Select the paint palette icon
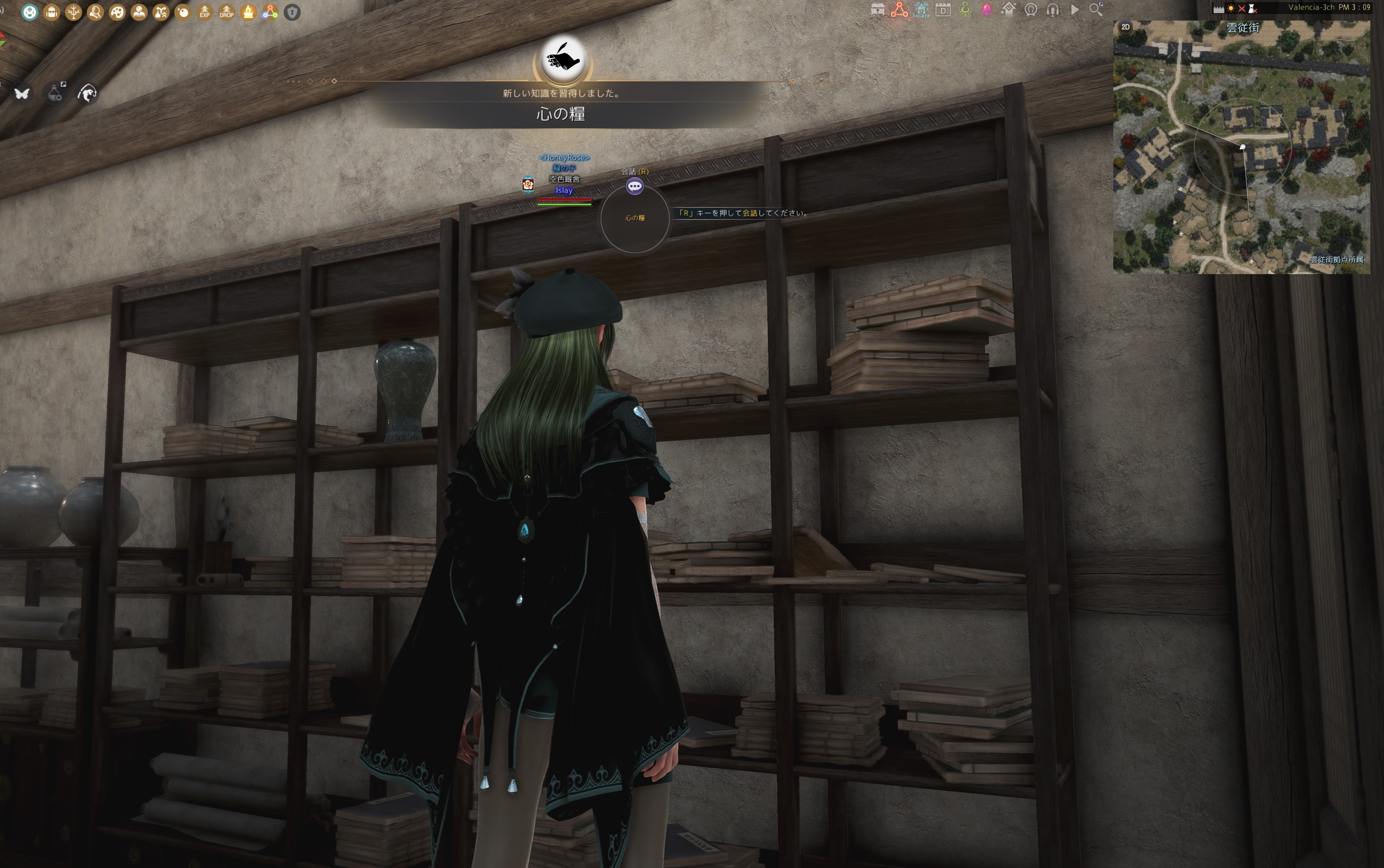This screenshot has height=868, width=1384. point(117,12)
